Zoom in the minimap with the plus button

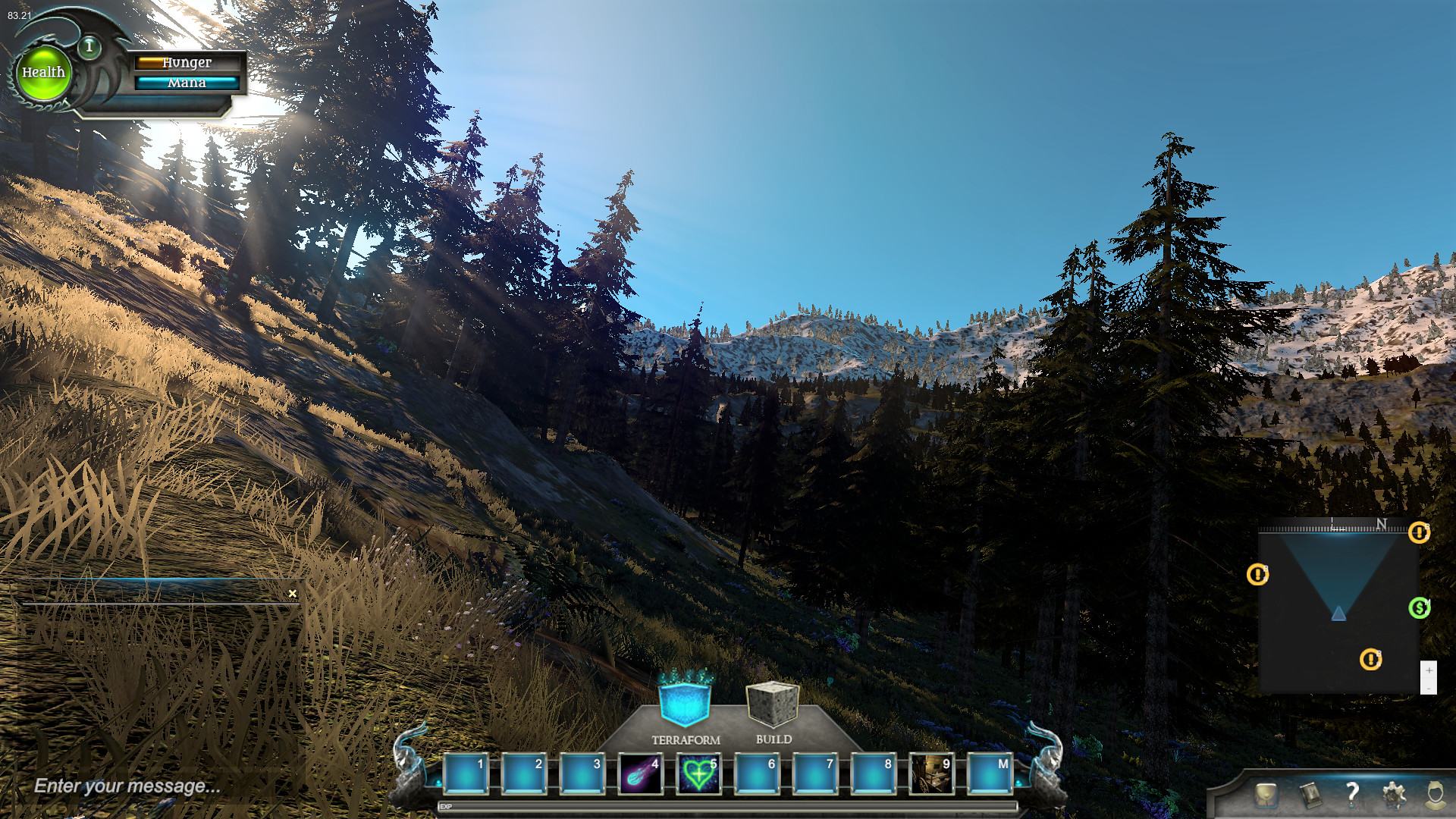pos(1429,671)
